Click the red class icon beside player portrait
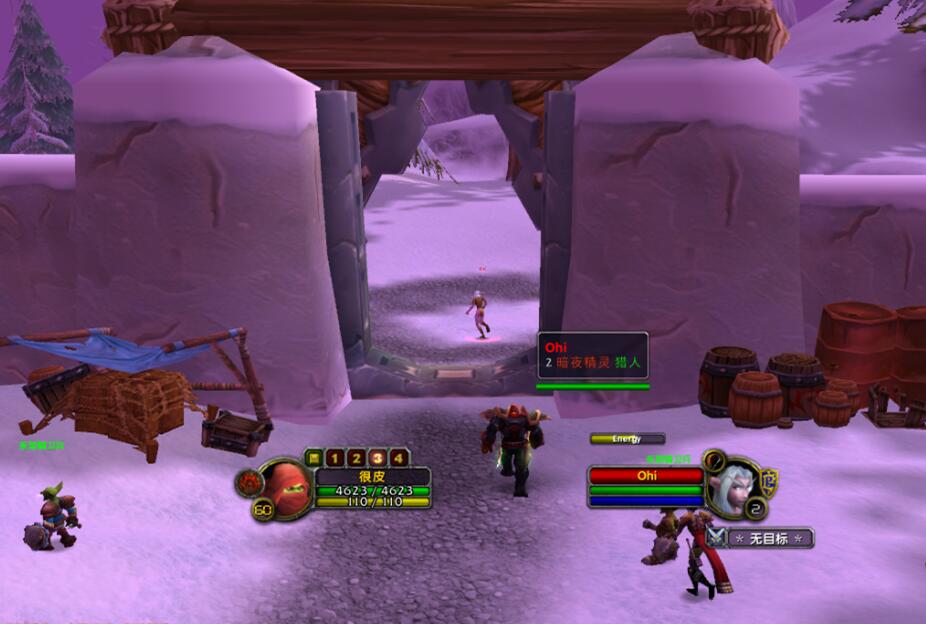 click(249, 484)
